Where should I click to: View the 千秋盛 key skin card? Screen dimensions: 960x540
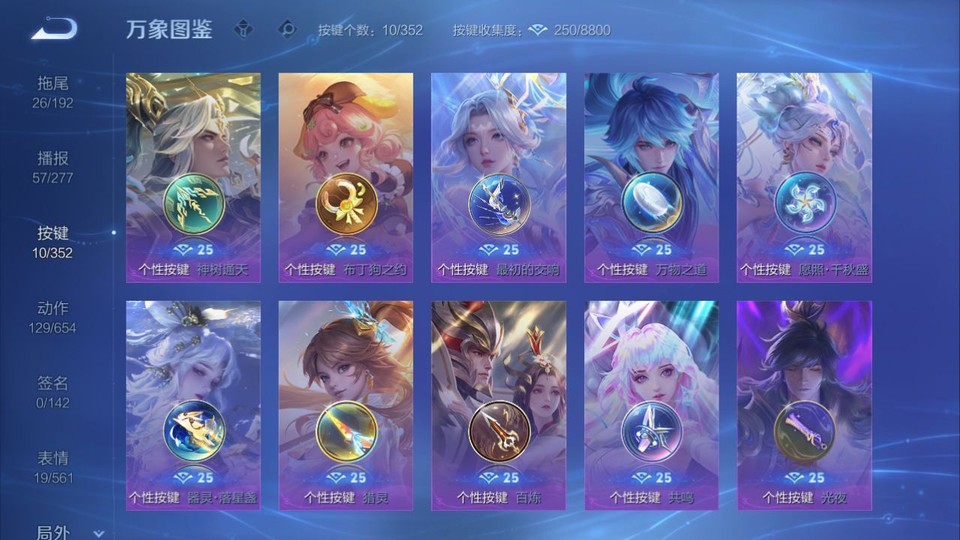804,177
